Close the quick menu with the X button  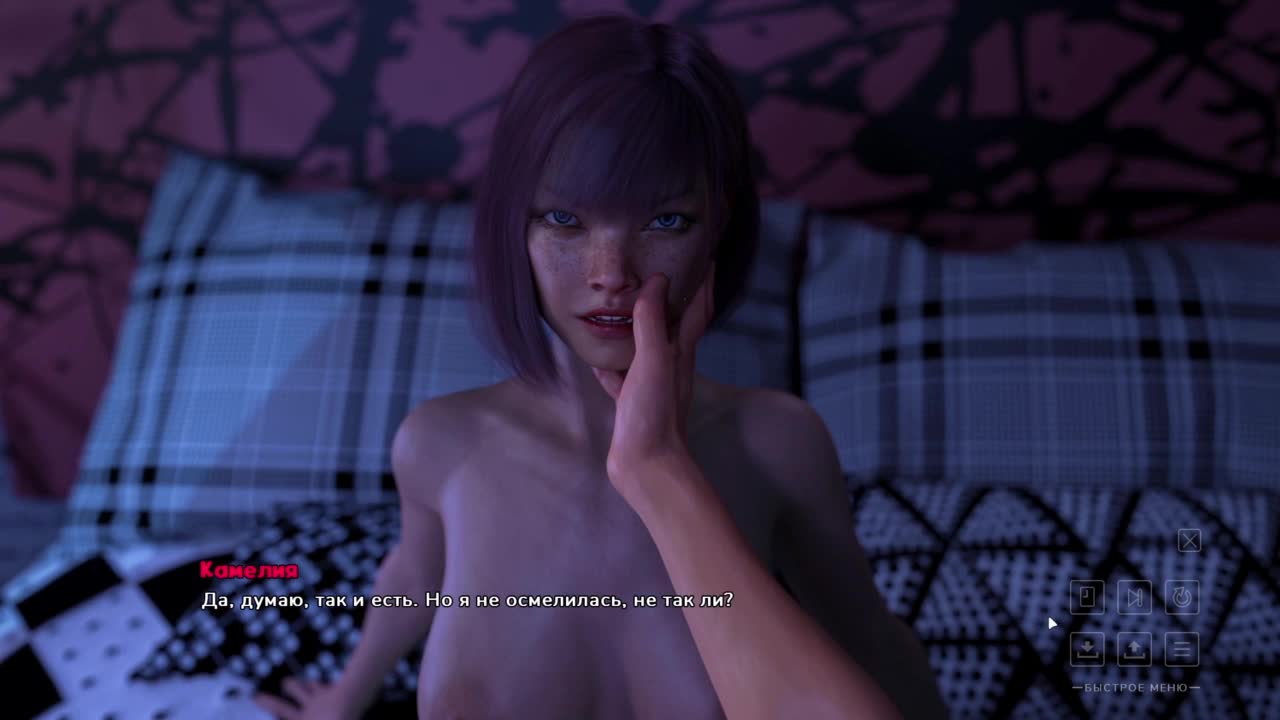[x=1189, y=541]
